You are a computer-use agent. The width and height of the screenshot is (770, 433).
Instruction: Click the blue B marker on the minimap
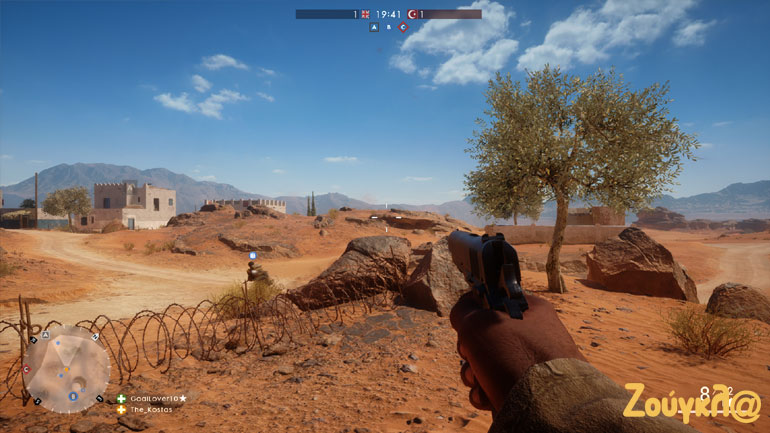click(72, 396)
